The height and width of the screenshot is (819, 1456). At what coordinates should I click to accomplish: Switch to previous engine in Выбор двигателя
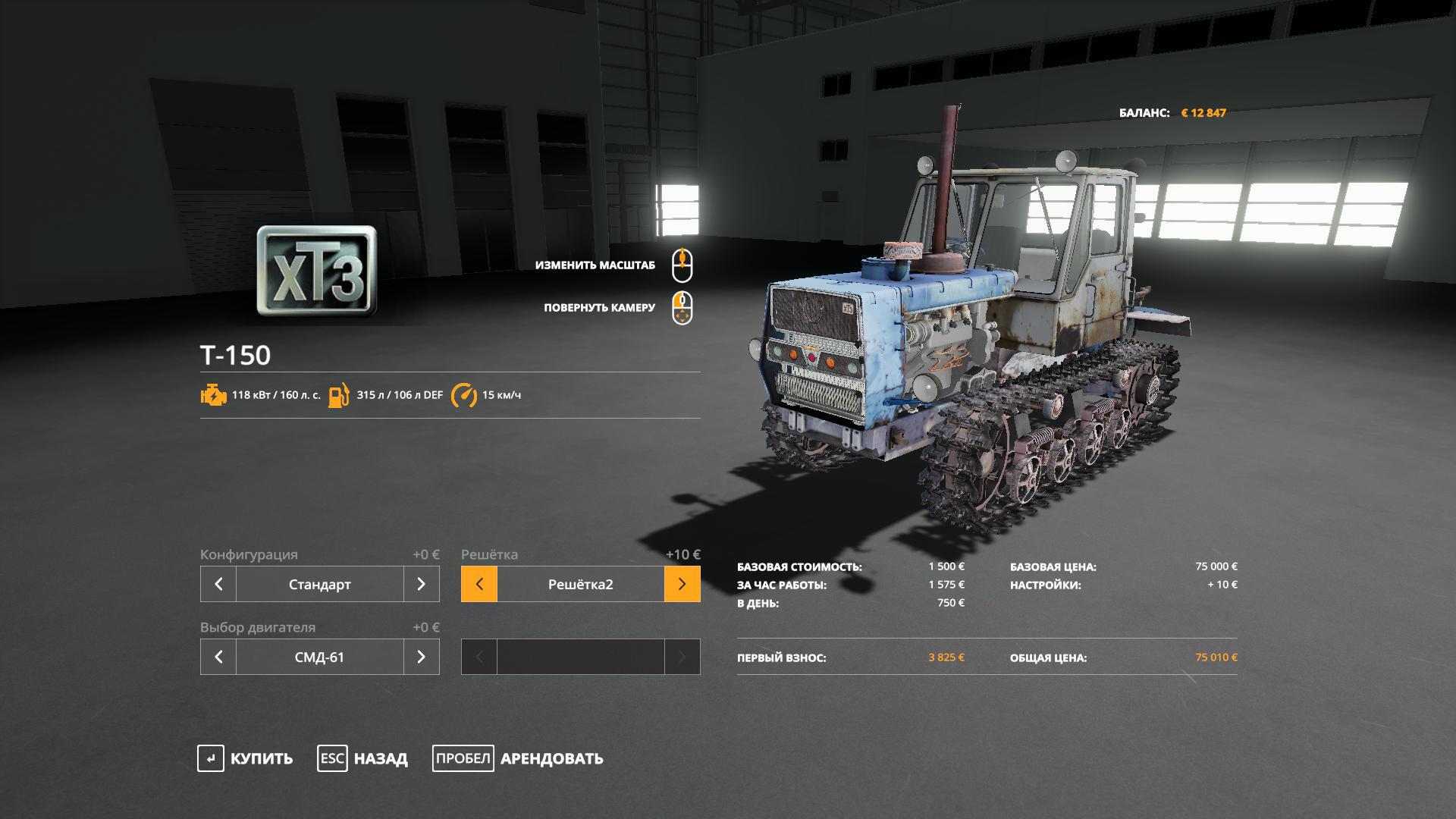point(218,657)
